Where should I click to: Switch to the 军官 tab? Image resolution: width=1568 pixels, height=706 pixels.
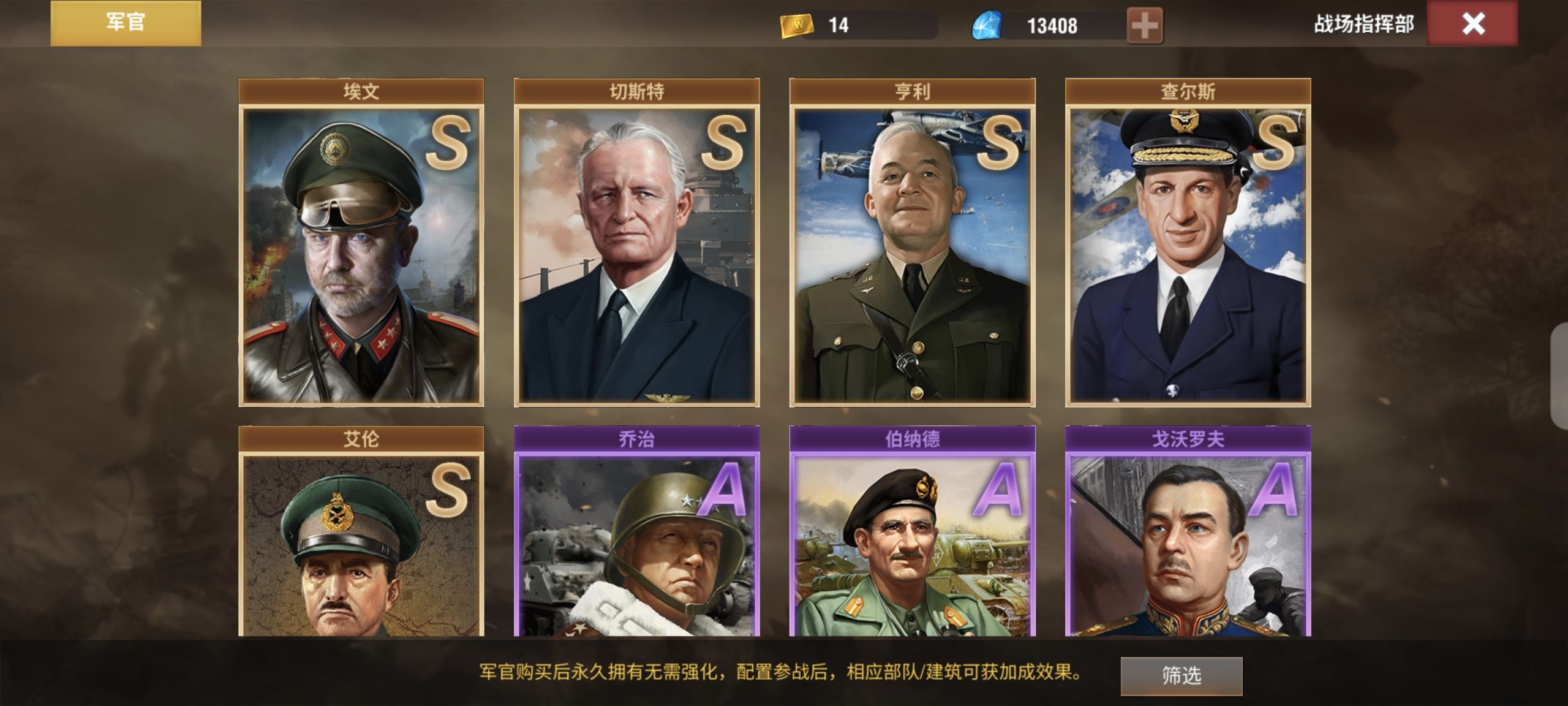126,23
